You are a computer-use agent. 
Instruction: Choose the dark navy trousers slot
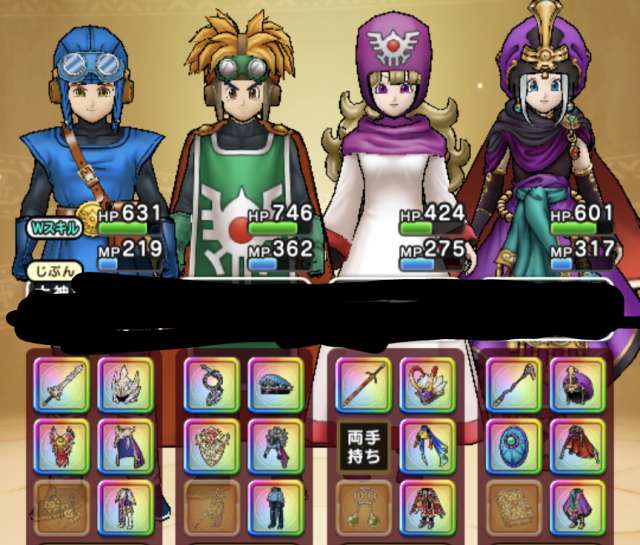(275, 507)
